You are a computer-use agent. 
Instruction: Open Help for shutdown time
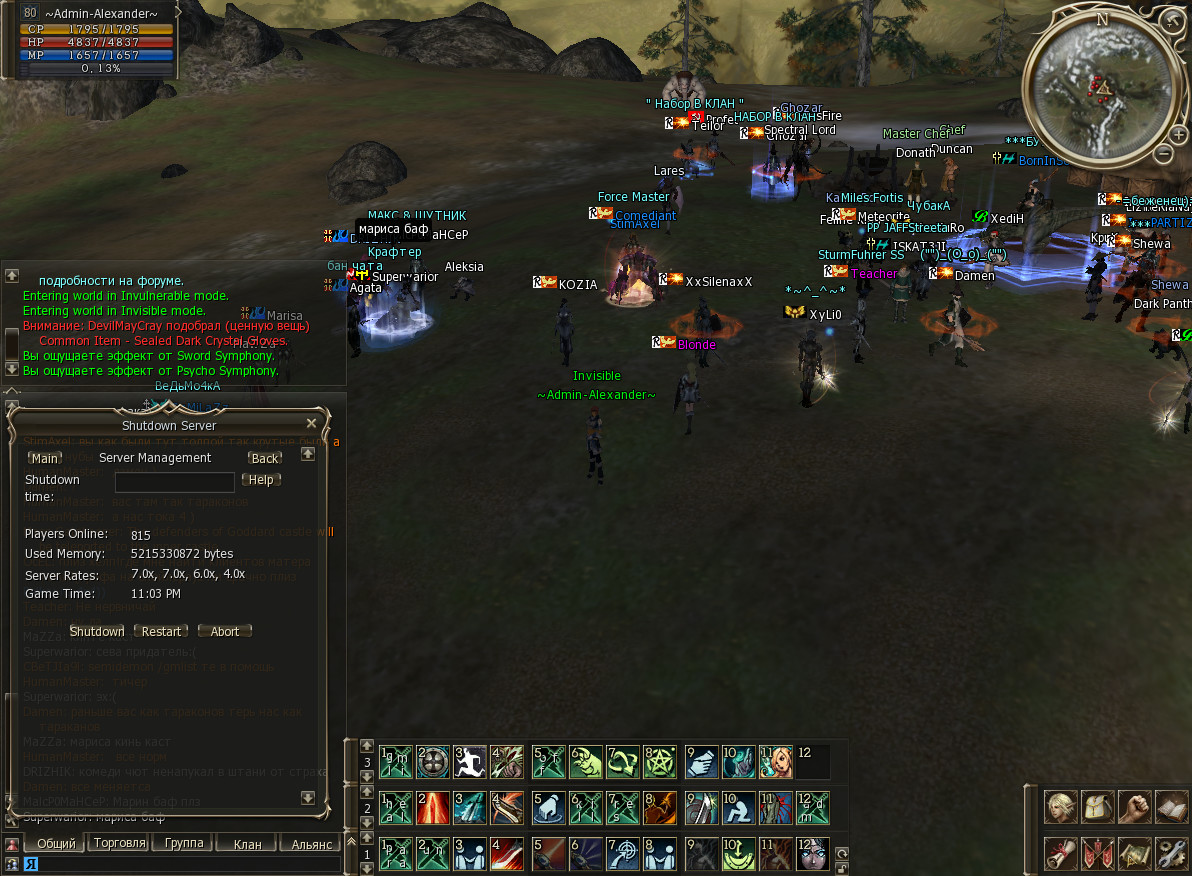click(x=261, y=480)
